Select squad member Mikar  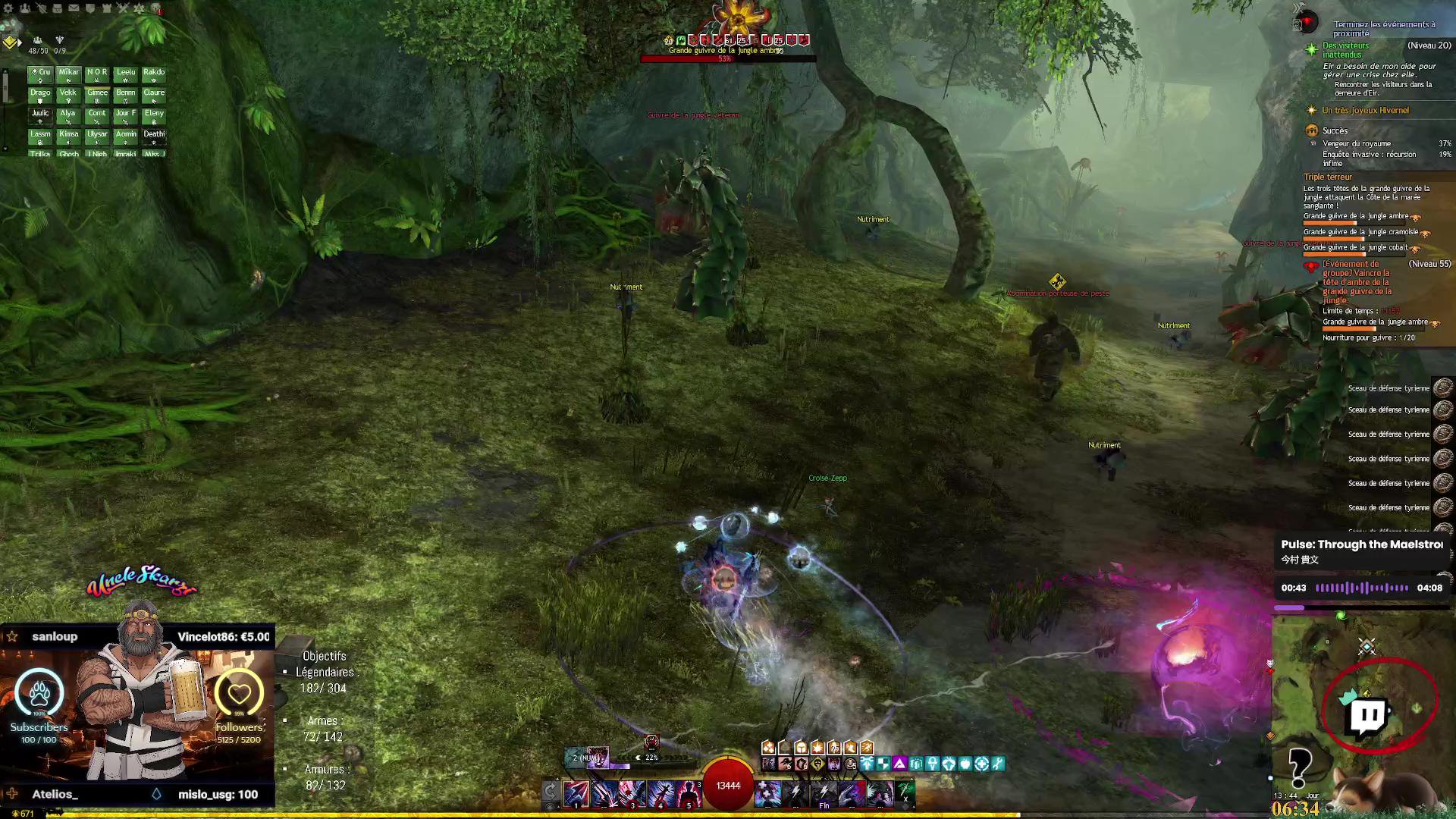pos(68,74)
